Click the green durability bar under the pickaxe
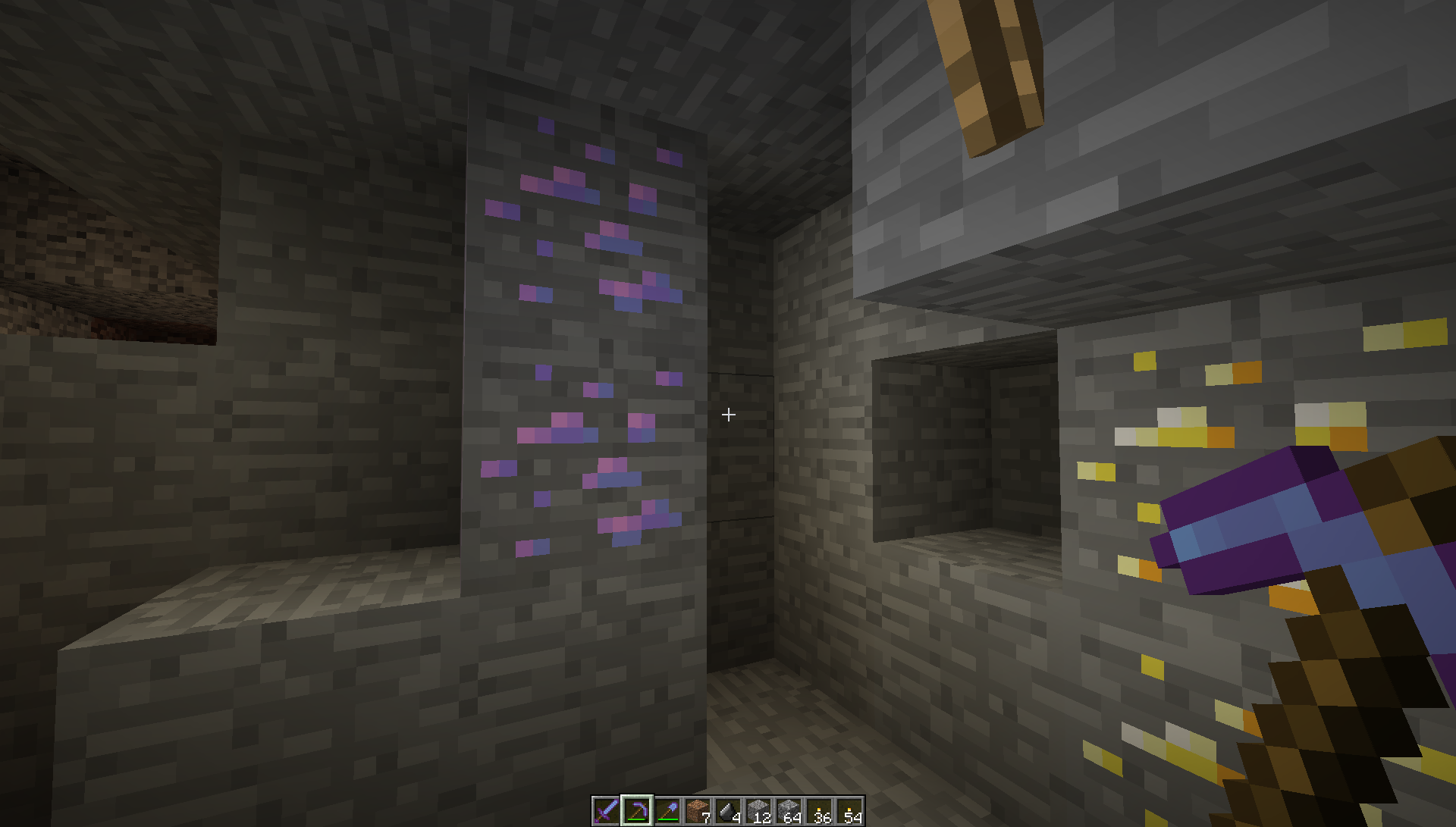 pos(635,819)
